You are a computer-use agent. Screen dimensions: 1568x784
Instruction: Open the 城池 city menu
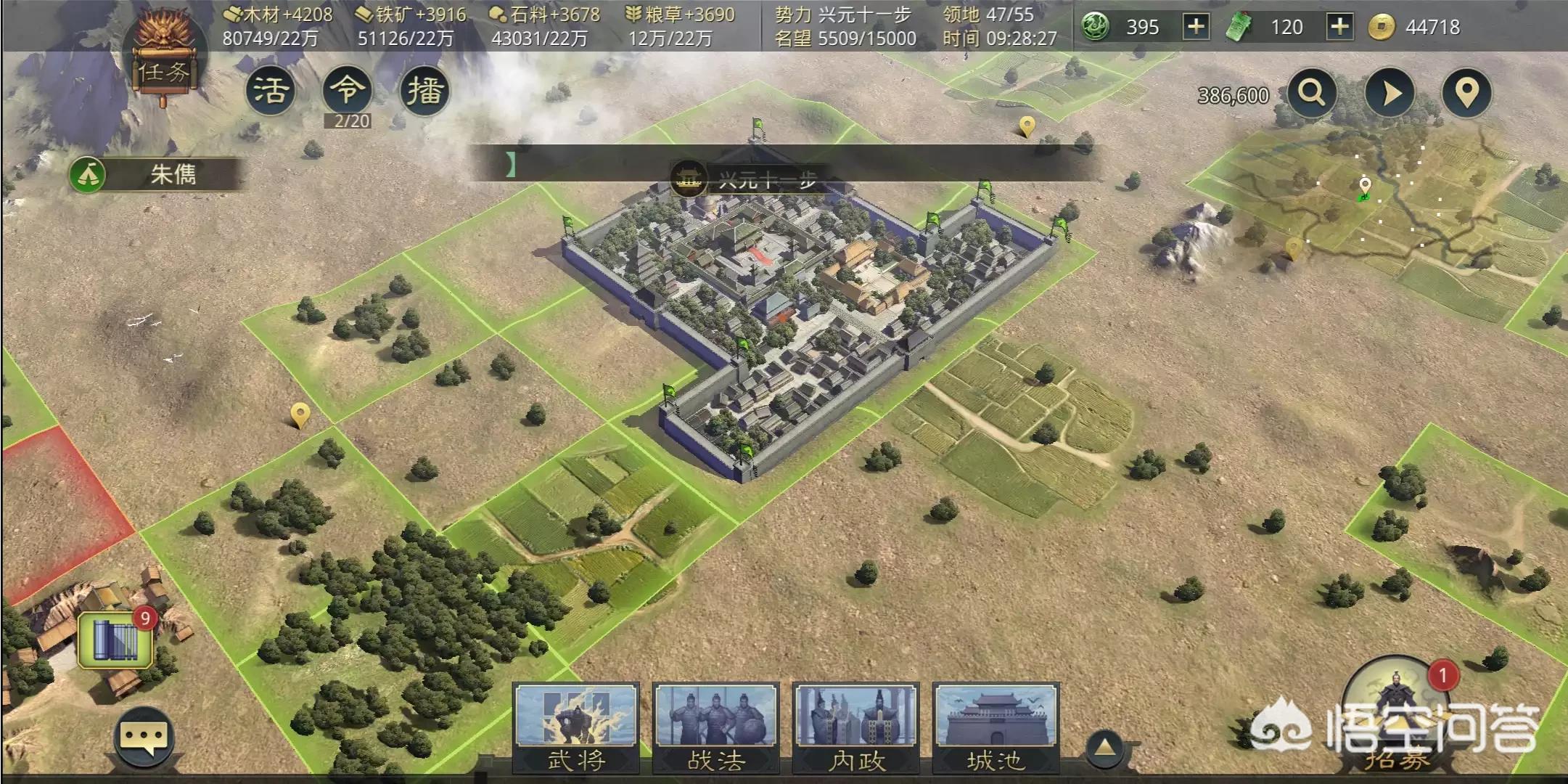click(996, 727)
